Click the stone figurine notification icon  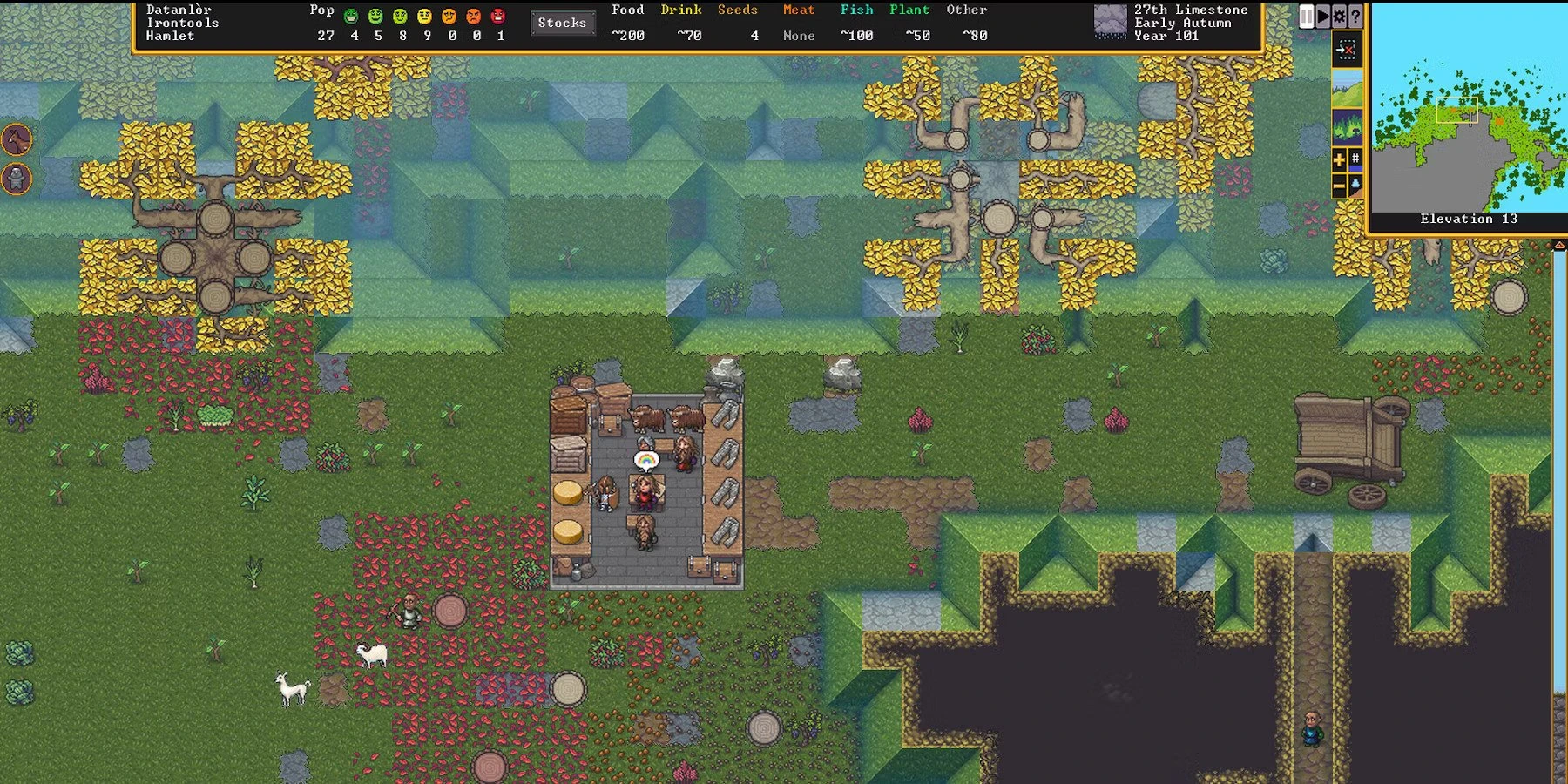point(15,179)
